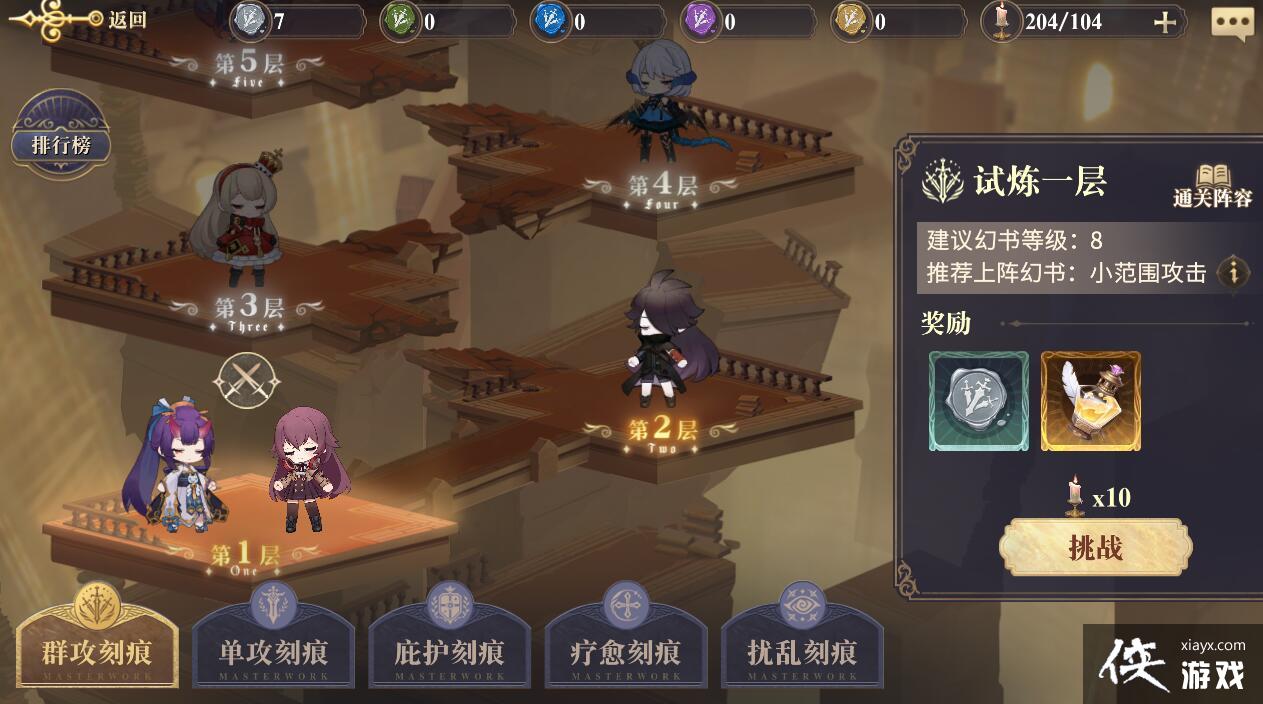Inspect the golden ink bottle reward
Image resolution: width=1263 pixels, height=704 pixels.
(1090, 401)
